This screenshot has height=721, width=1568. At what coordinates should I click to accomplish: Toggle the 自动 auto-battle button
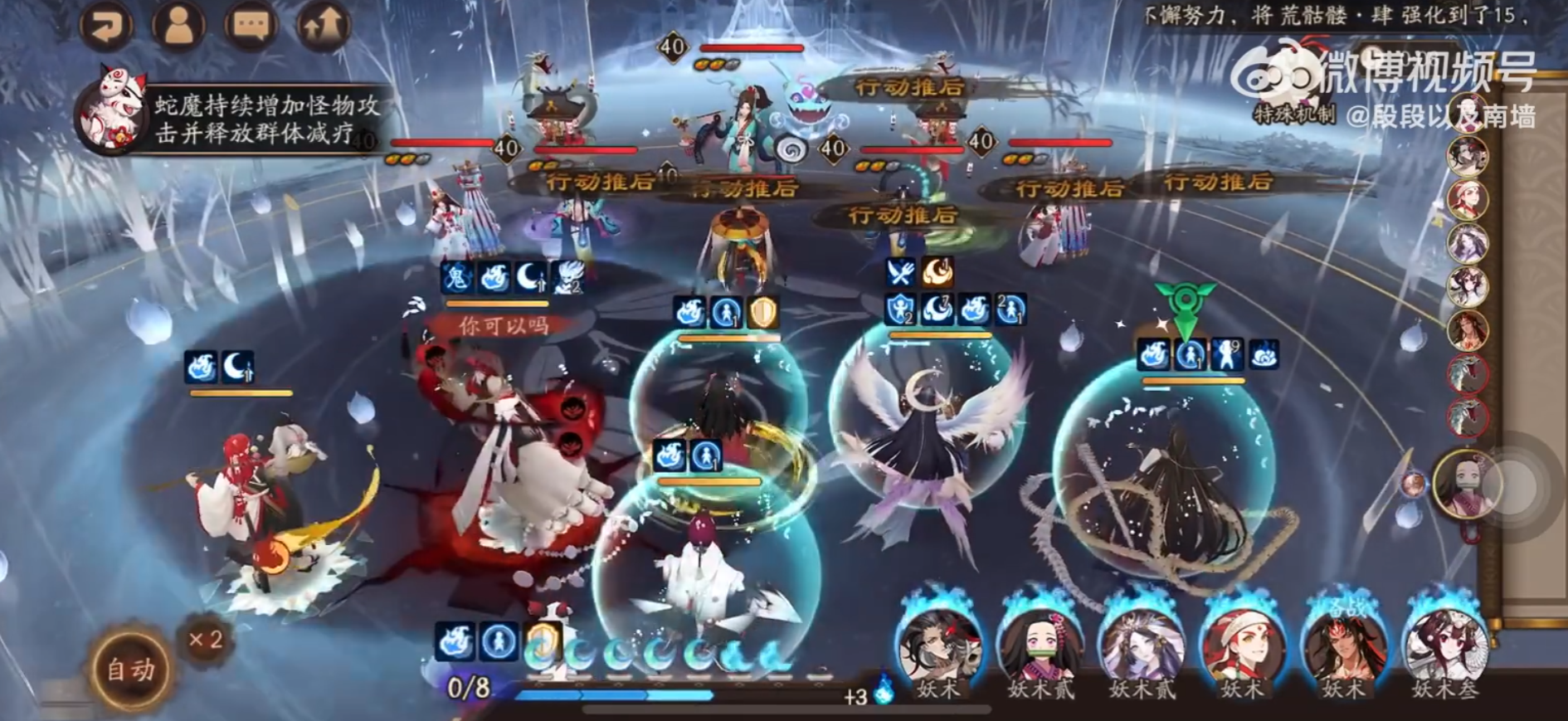pos(130,670)
